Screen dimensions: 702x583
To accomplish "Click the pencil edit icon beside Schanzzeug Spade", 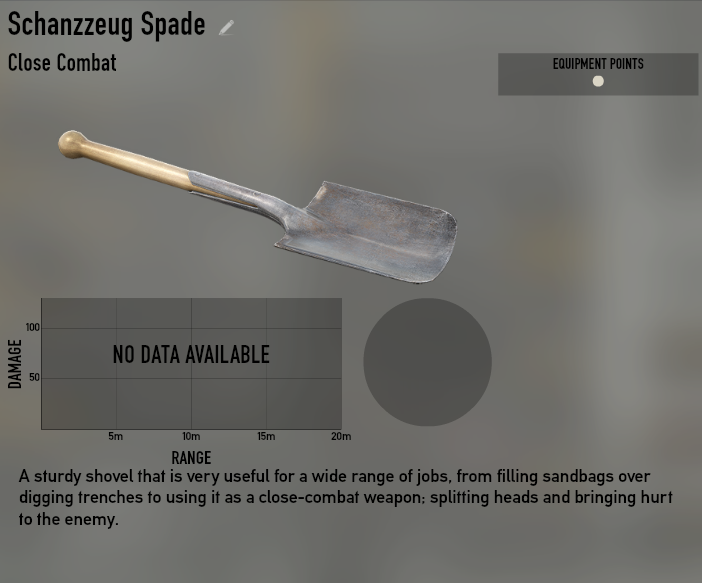I will (x=227, y=27).
